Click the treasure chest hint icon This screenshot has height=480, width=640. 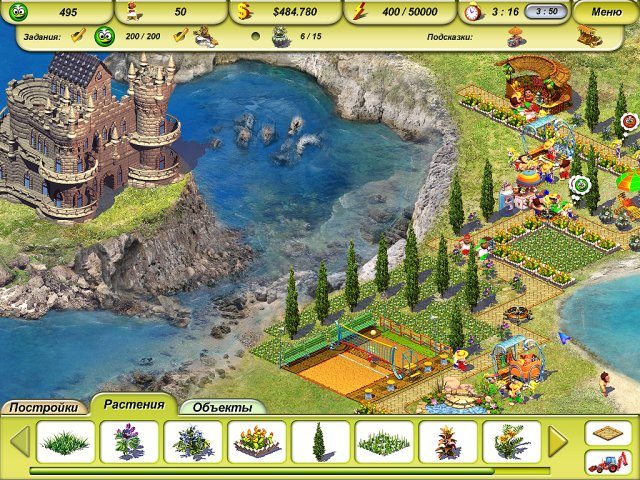588,37
